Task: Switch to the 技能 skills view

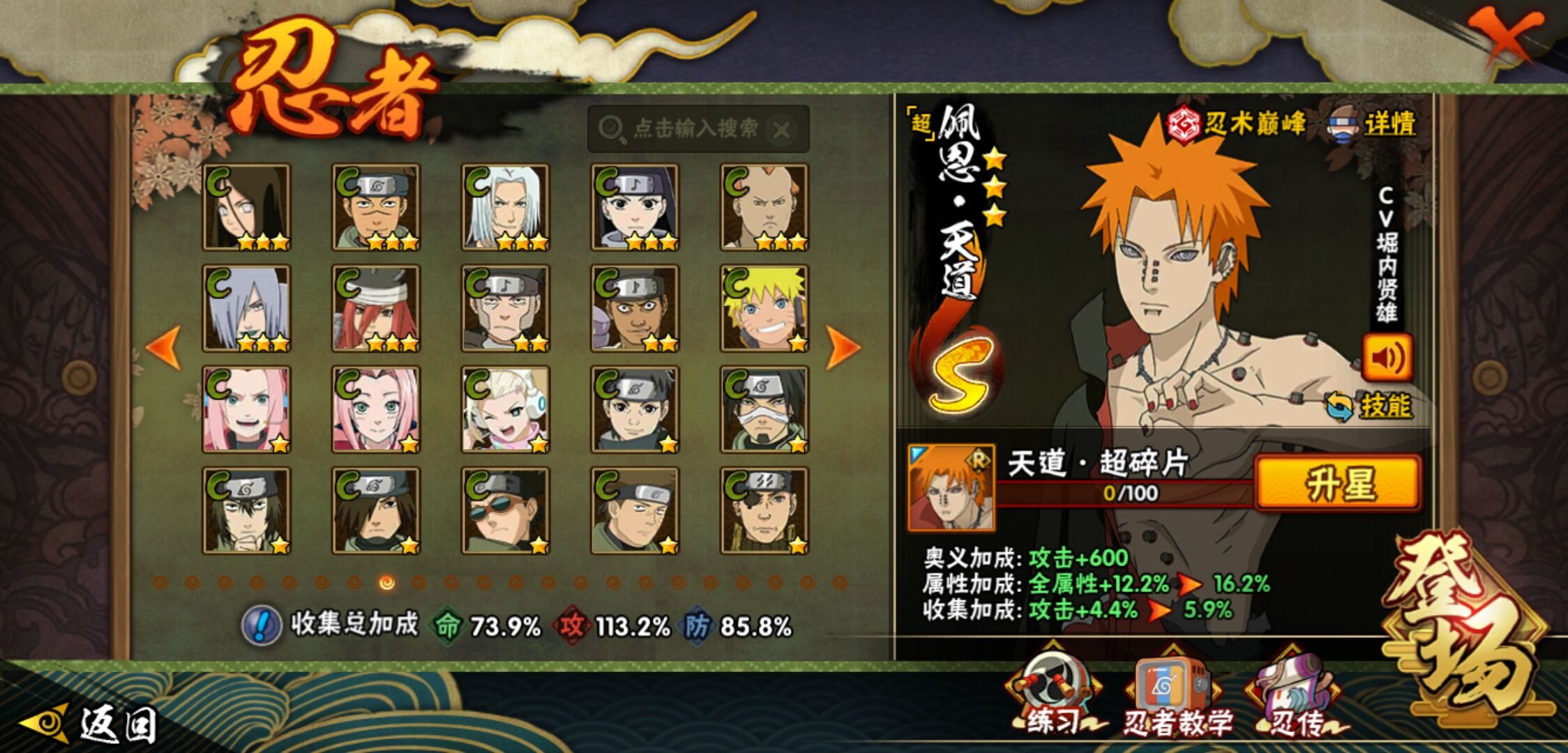Action: [1369, 406]
